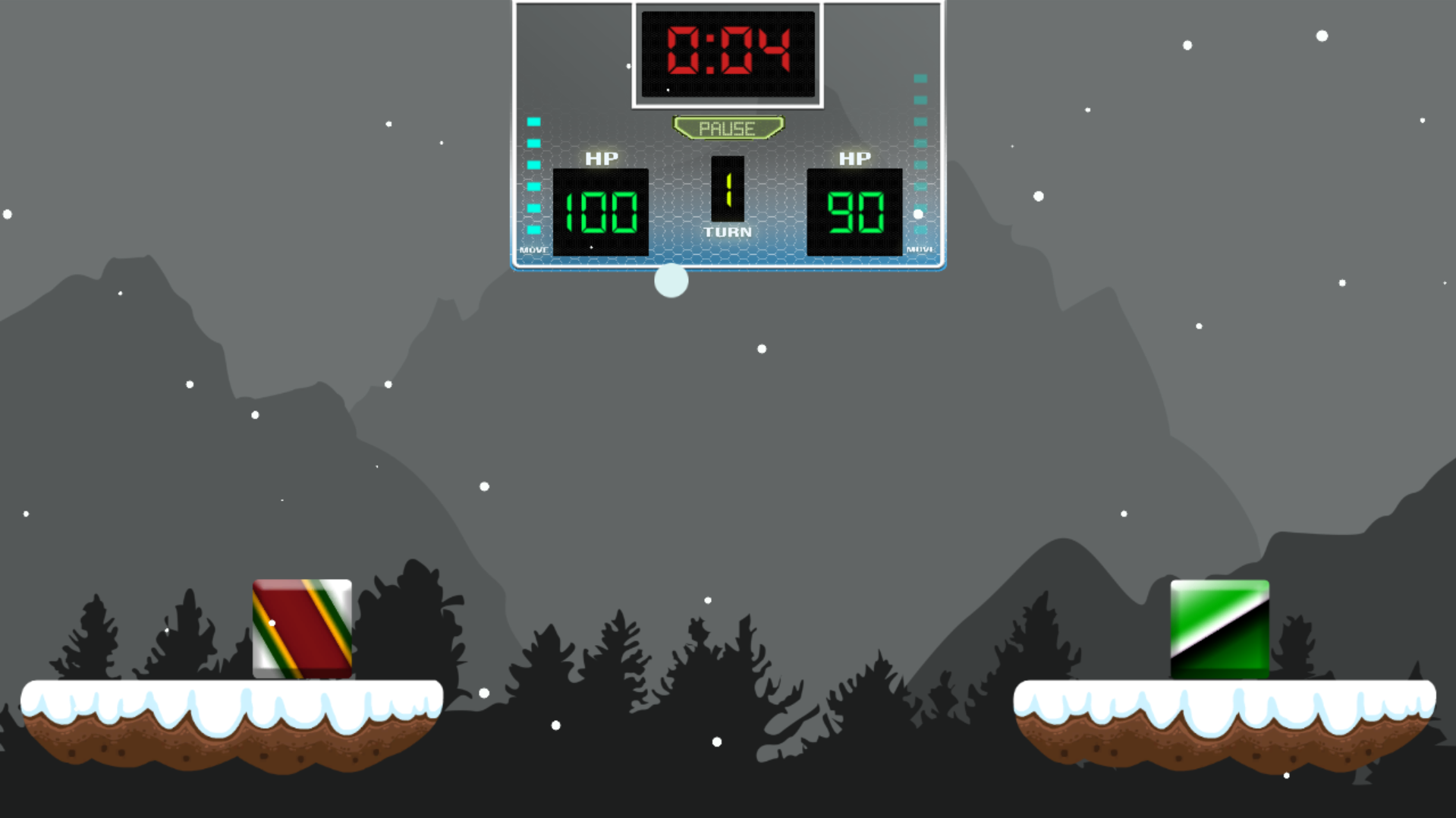The width and height of the screenshot is (1456, 818).
Task: Click the red and gold striped player block
Action: 300,630
